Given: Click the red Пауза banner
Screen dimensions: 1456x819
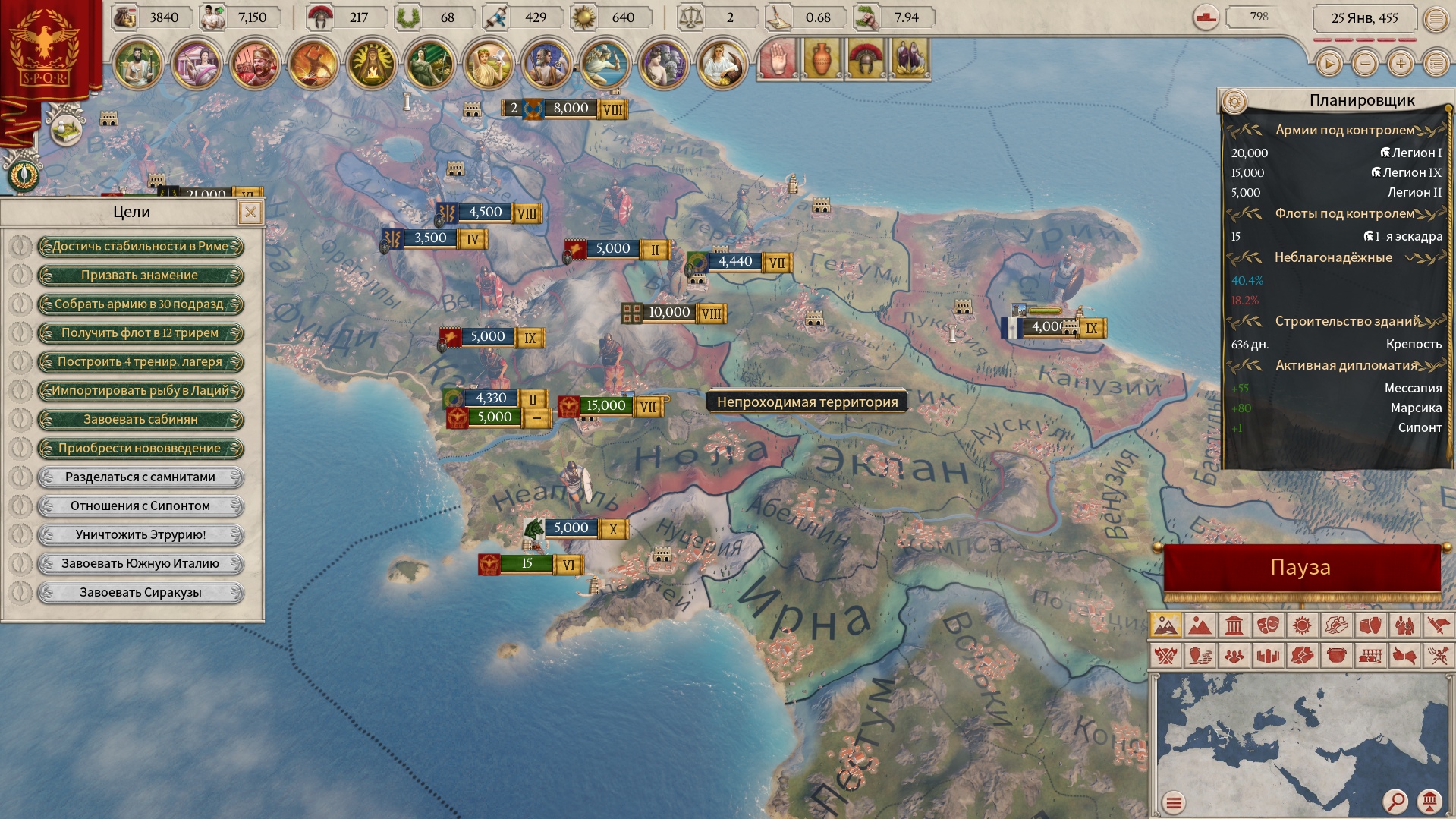Looking at the screenshot, I should point(1300,568).
